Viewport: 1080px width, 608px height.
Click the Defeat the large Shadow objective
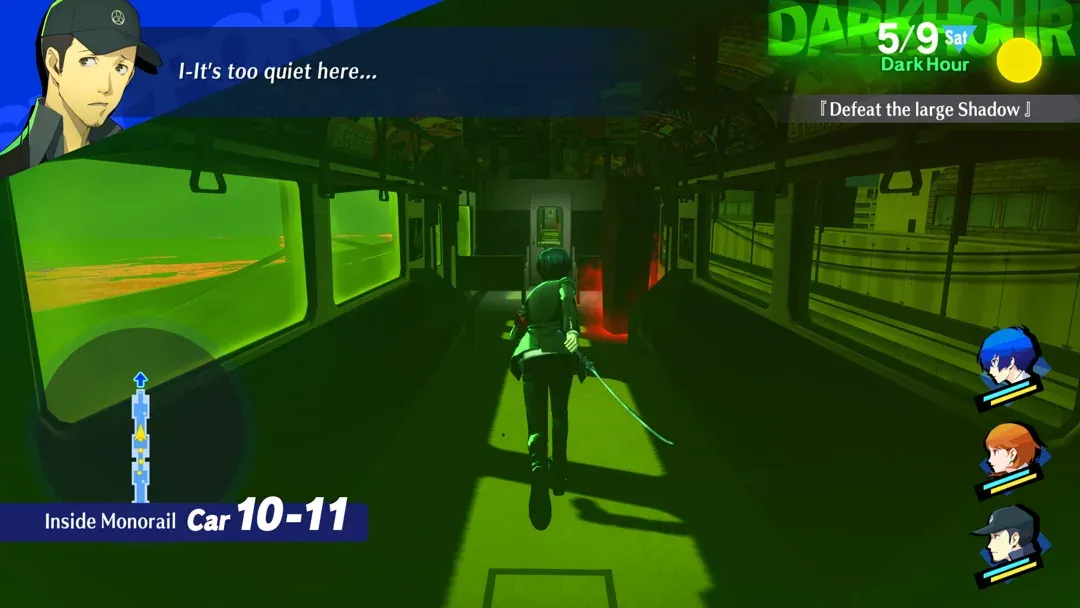tap(924, 109)
